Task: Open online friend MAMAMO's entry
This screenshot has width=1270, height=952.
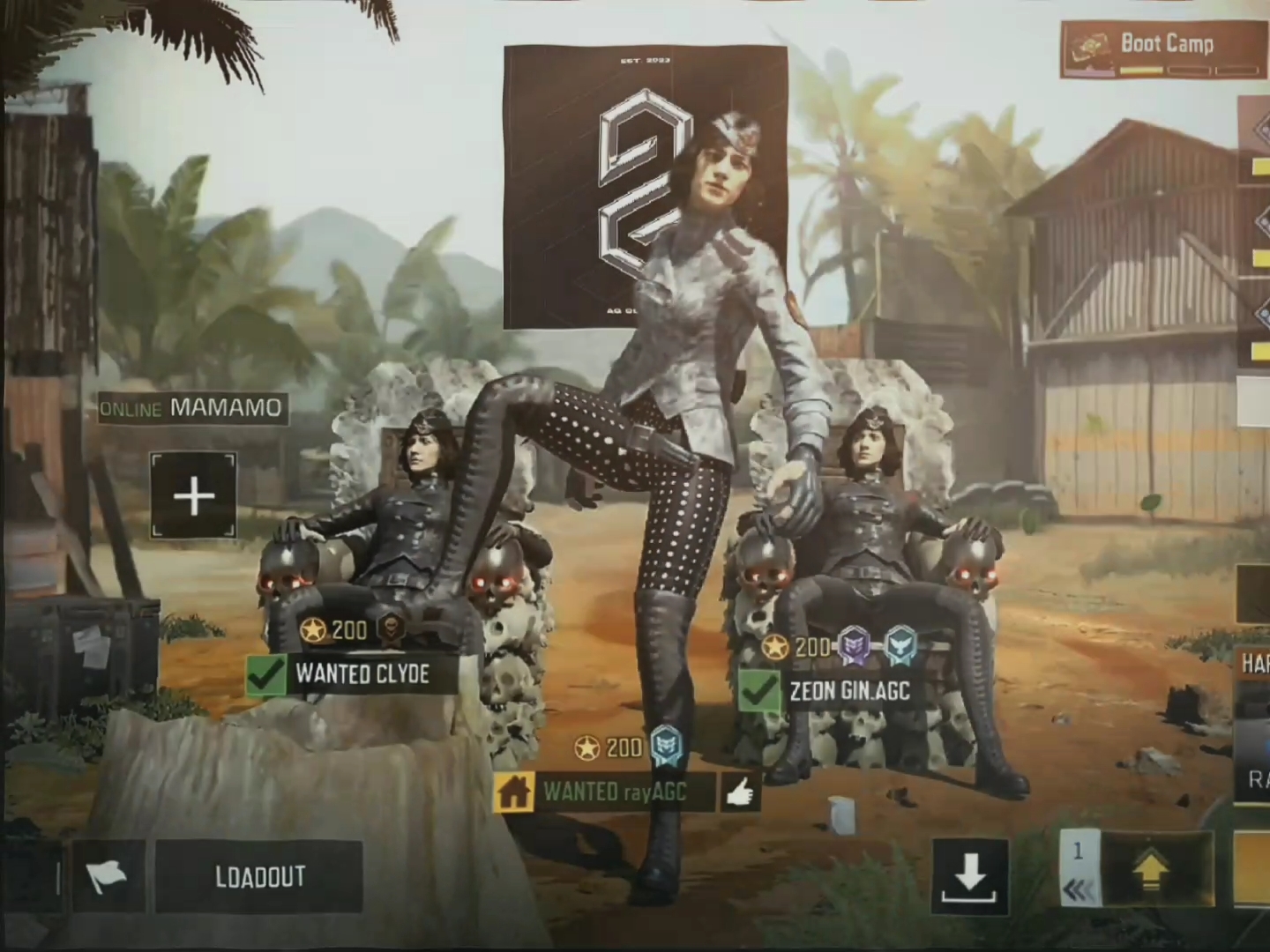Action: [192, 408]
